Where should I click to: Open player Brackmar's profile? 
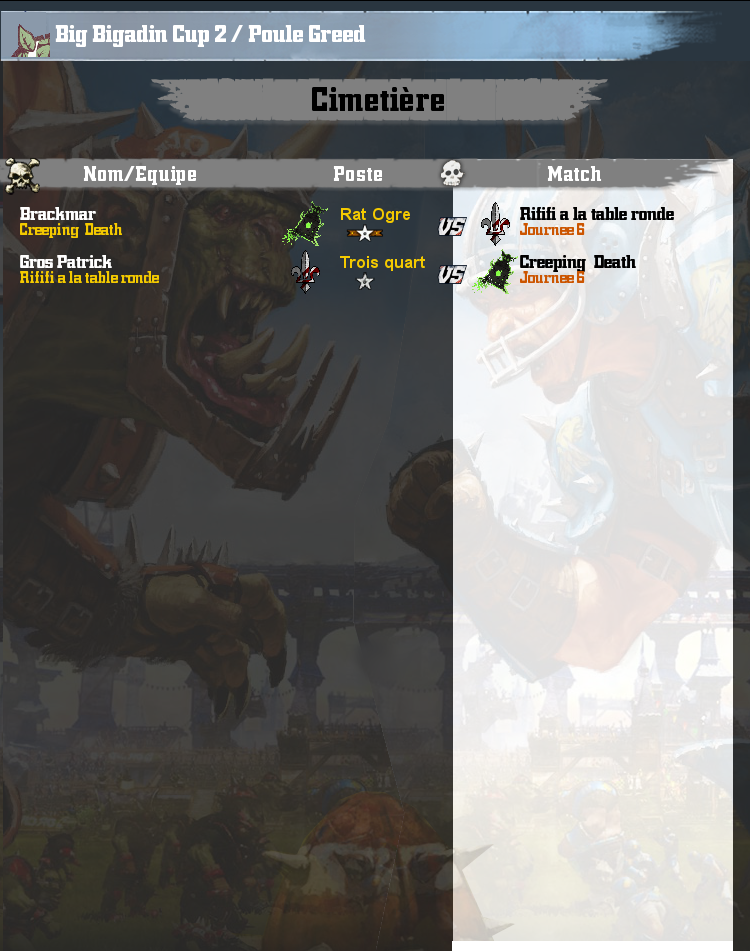57,214
